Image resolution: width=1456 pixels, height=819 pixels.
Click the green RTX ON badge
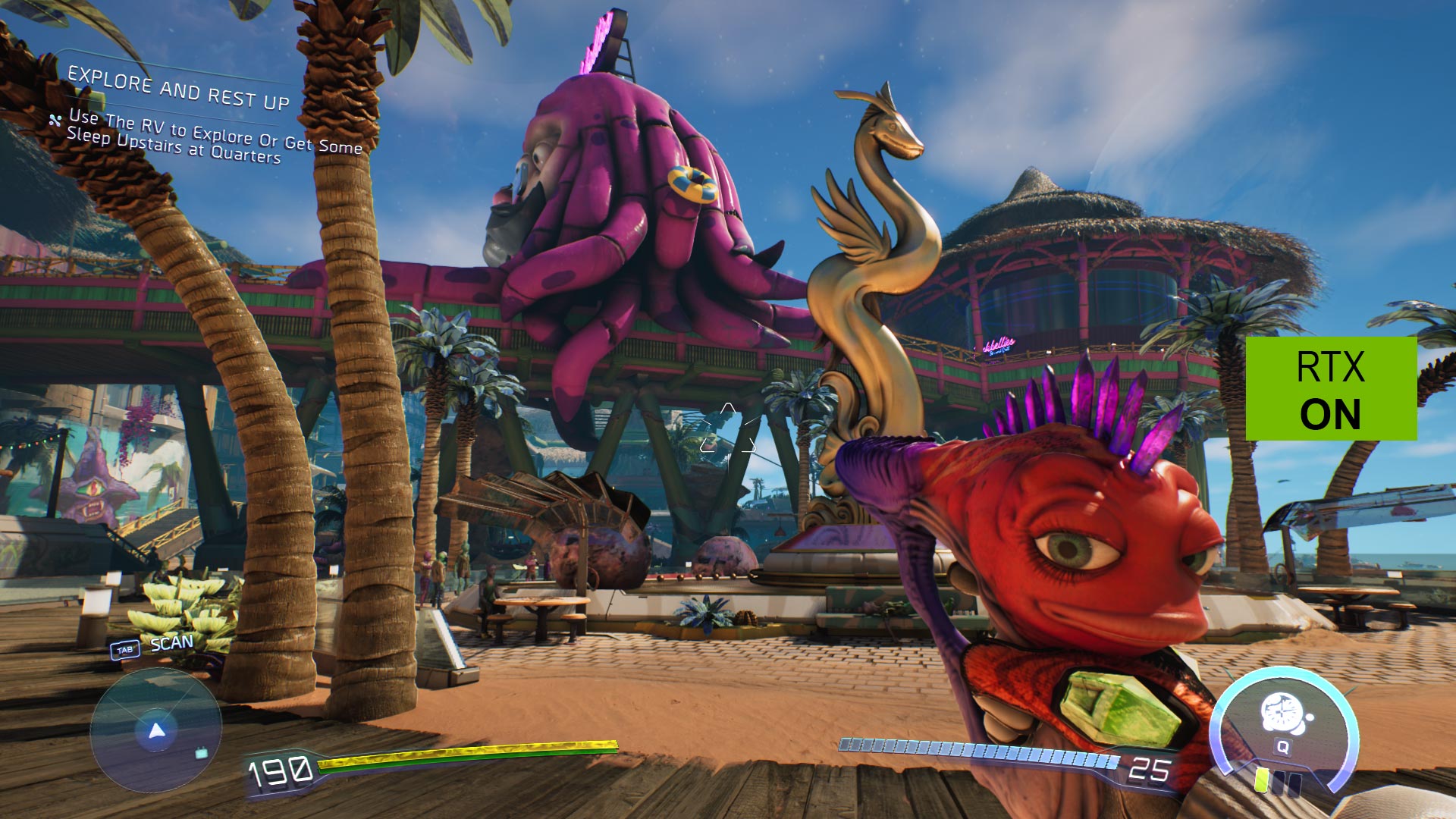click(x=1331, y=388)
